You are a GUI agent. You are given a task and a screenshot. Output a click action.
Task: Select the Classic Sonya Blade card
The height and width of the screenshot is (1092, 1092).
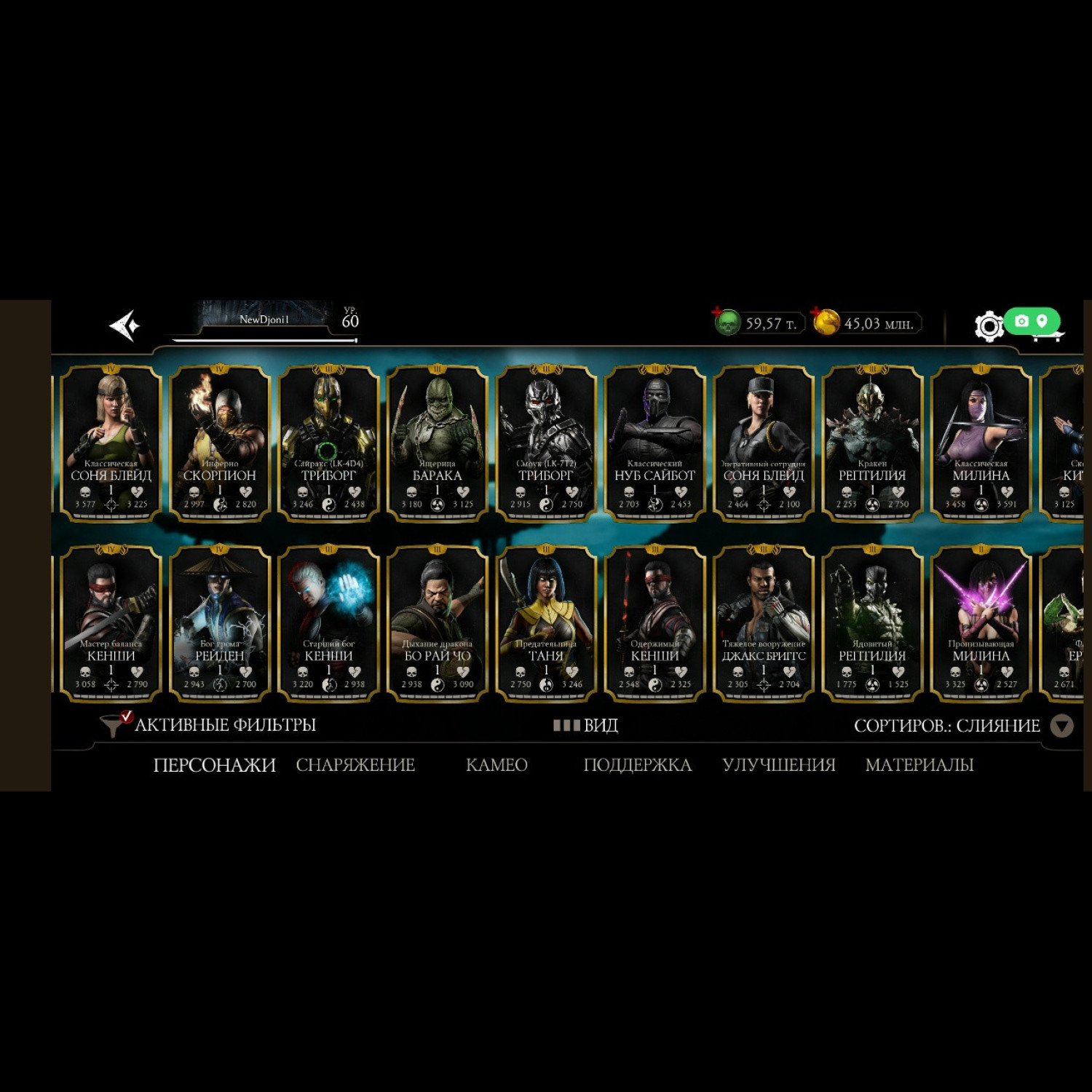click(111, 442)
